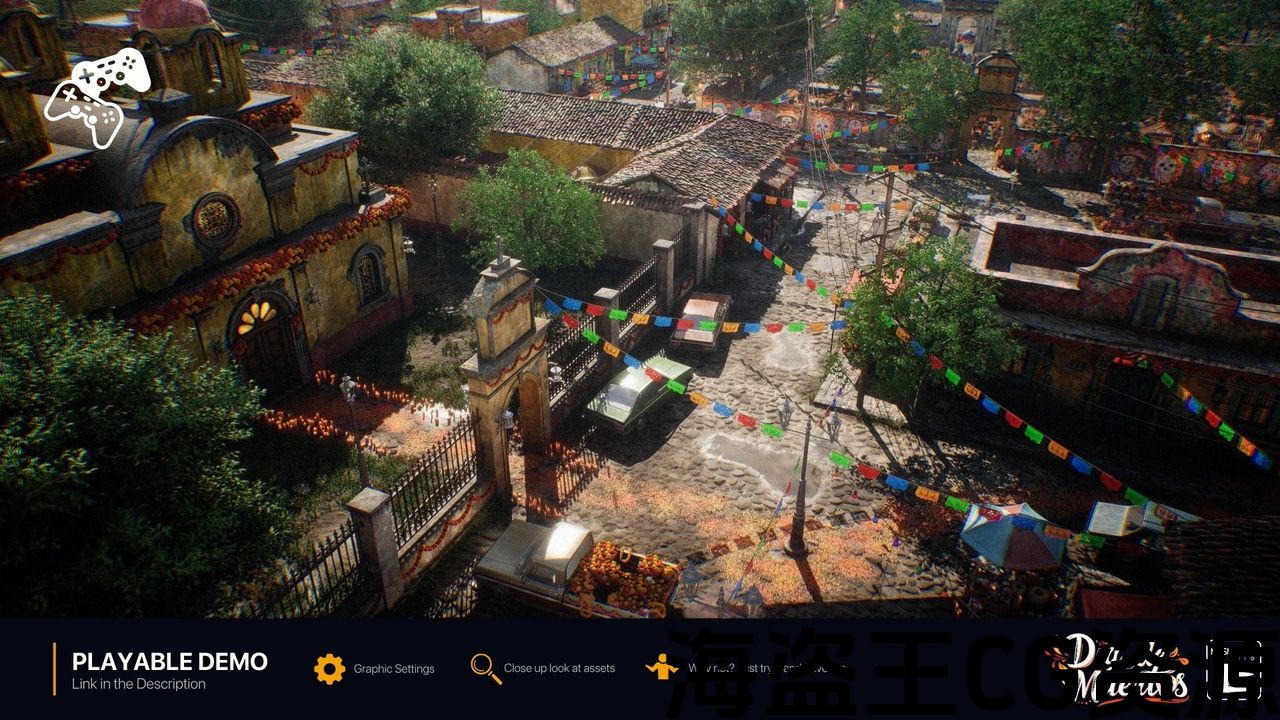Click the Playable Demo heading
Viewport: 1280px width, 720px height.
coord(170,661)
